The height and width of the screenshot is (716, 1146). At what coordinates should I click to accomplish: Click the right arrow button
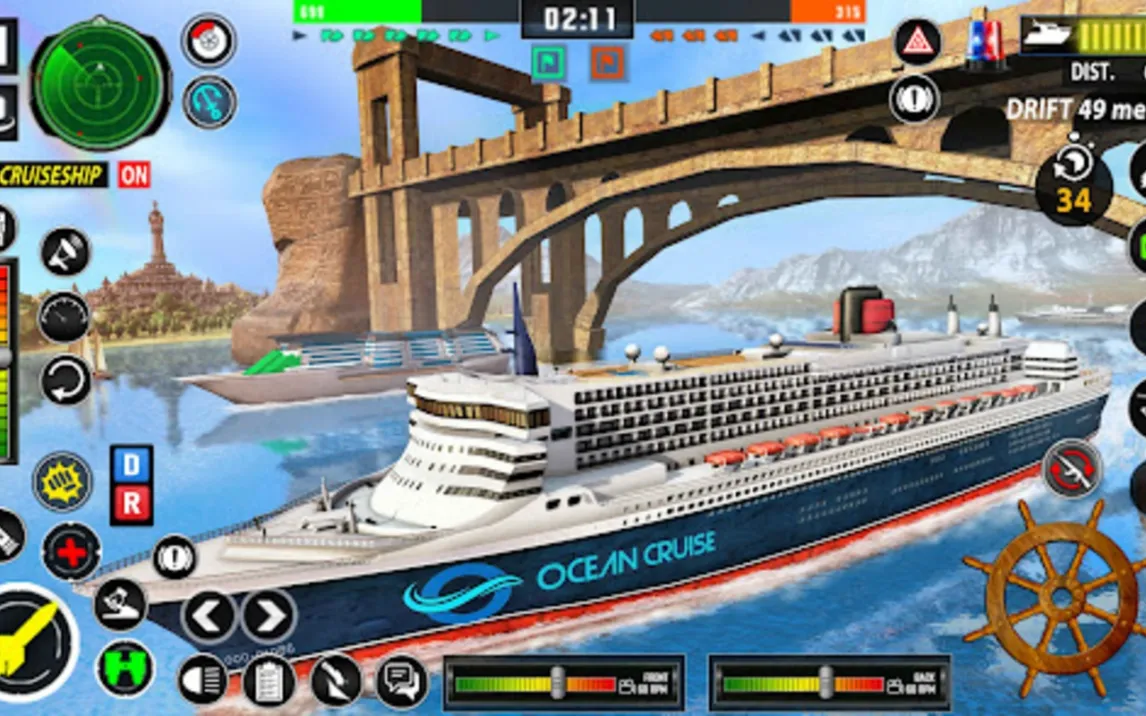(268, 616)
